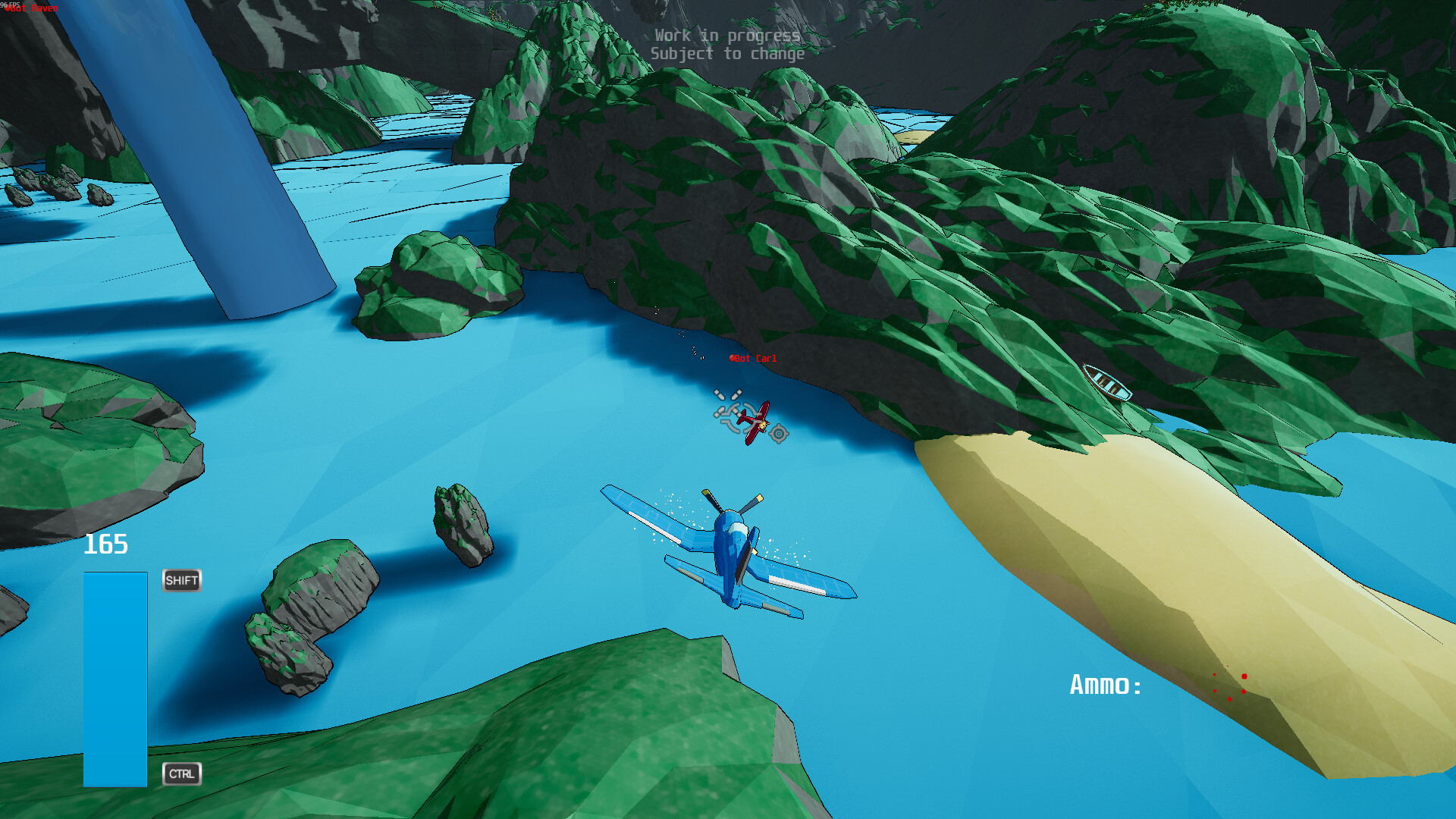Click the rowboat beached near the cliff

coord(1107,383)
